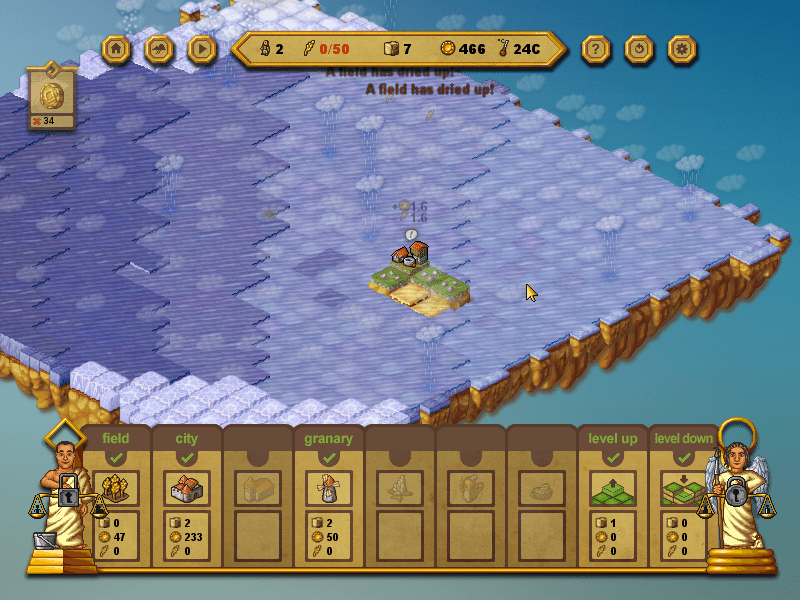Select the city build card
Viewport: 800px width, 600px height.
[x=187, y=489]
